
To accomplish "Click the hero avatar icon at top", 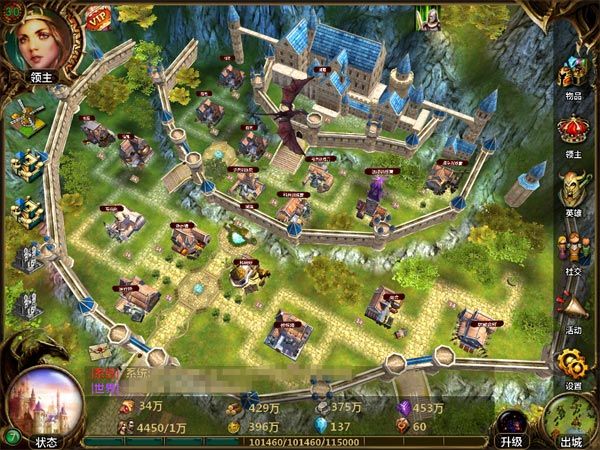I will point(429,17).
